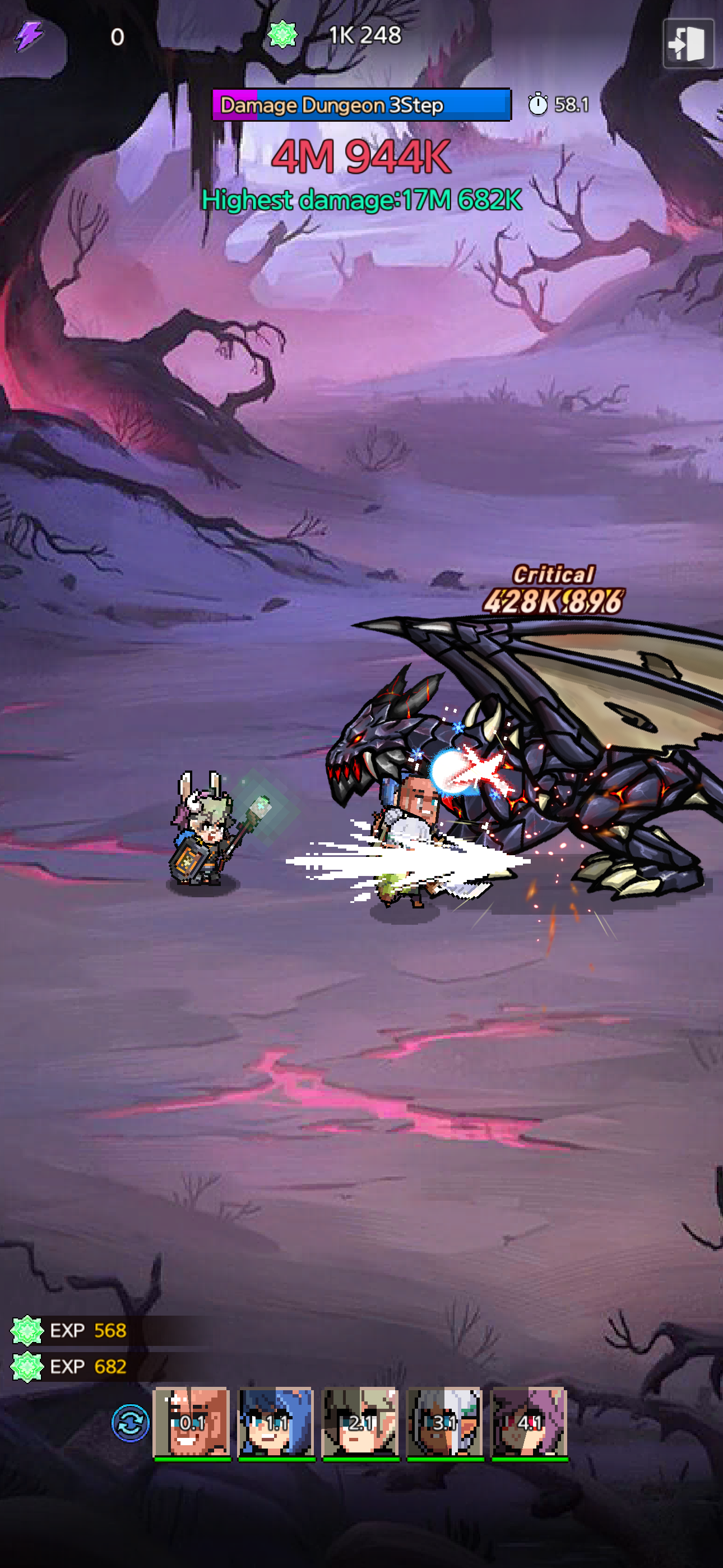Select the pink-haired hero portrait
The height and width of the screenshot is (1568, 723).
pyautogui.click(x=530, y=1422)
